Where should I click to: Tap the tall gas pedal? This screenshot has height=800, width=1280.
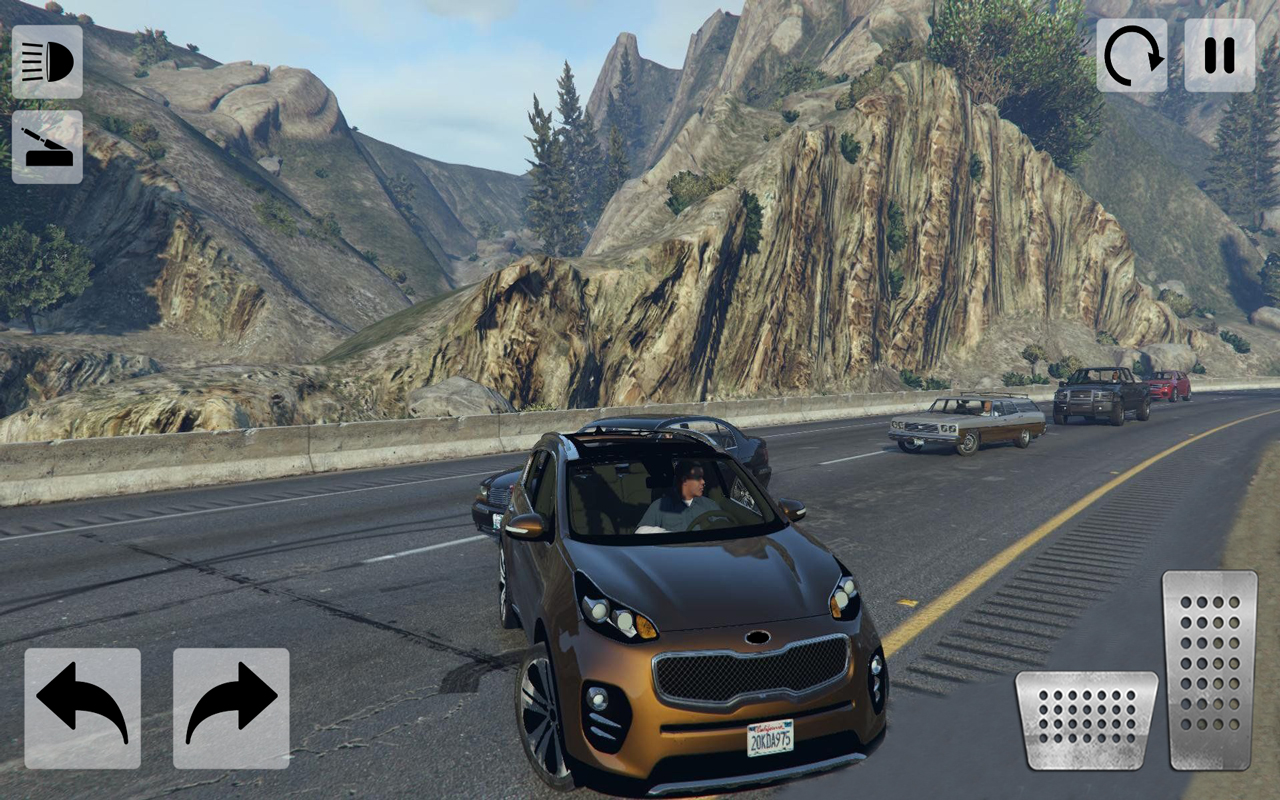point(1209,670)
